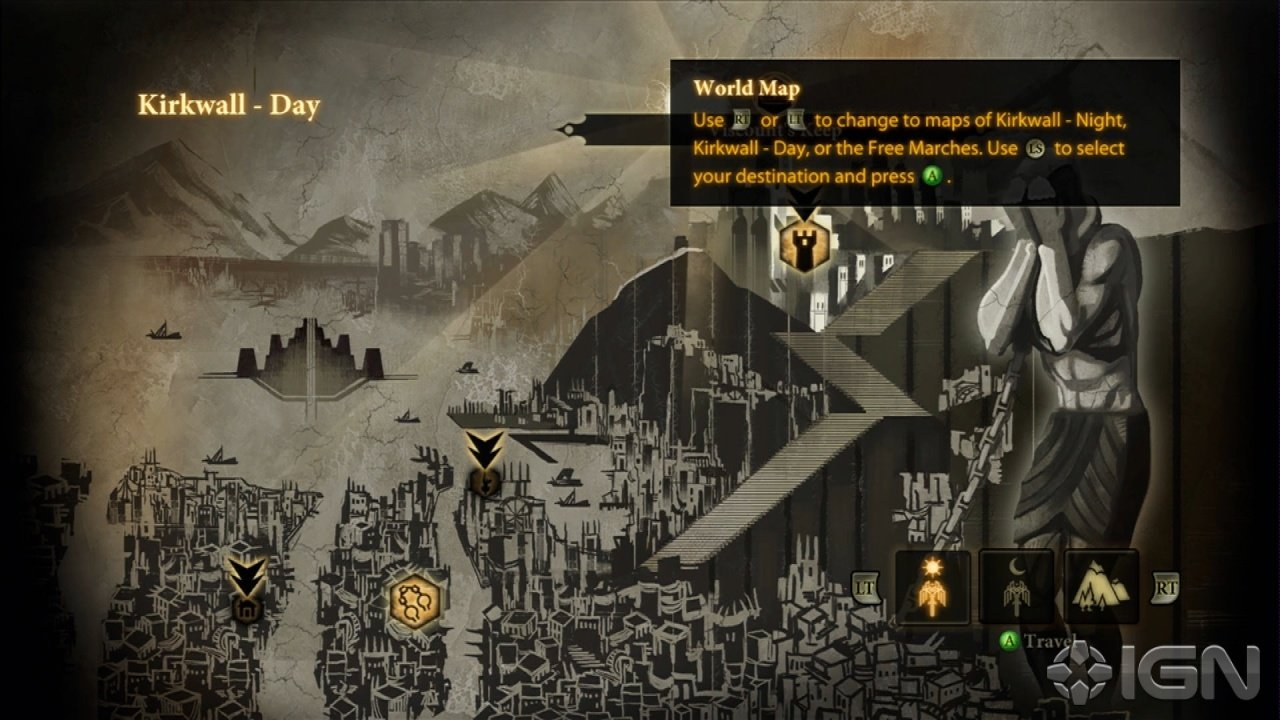Select the Viscount's Keep tower marker
Image resolution: width=1280 pixels, height=720 pixels.
[801, 246]
